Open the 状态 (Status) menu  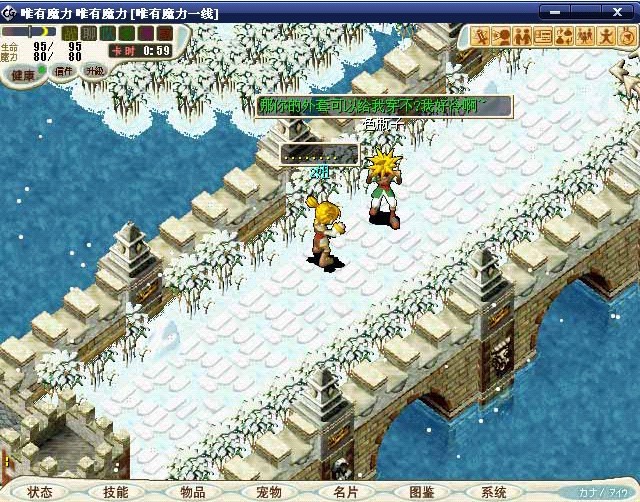(x=40, y=492)
